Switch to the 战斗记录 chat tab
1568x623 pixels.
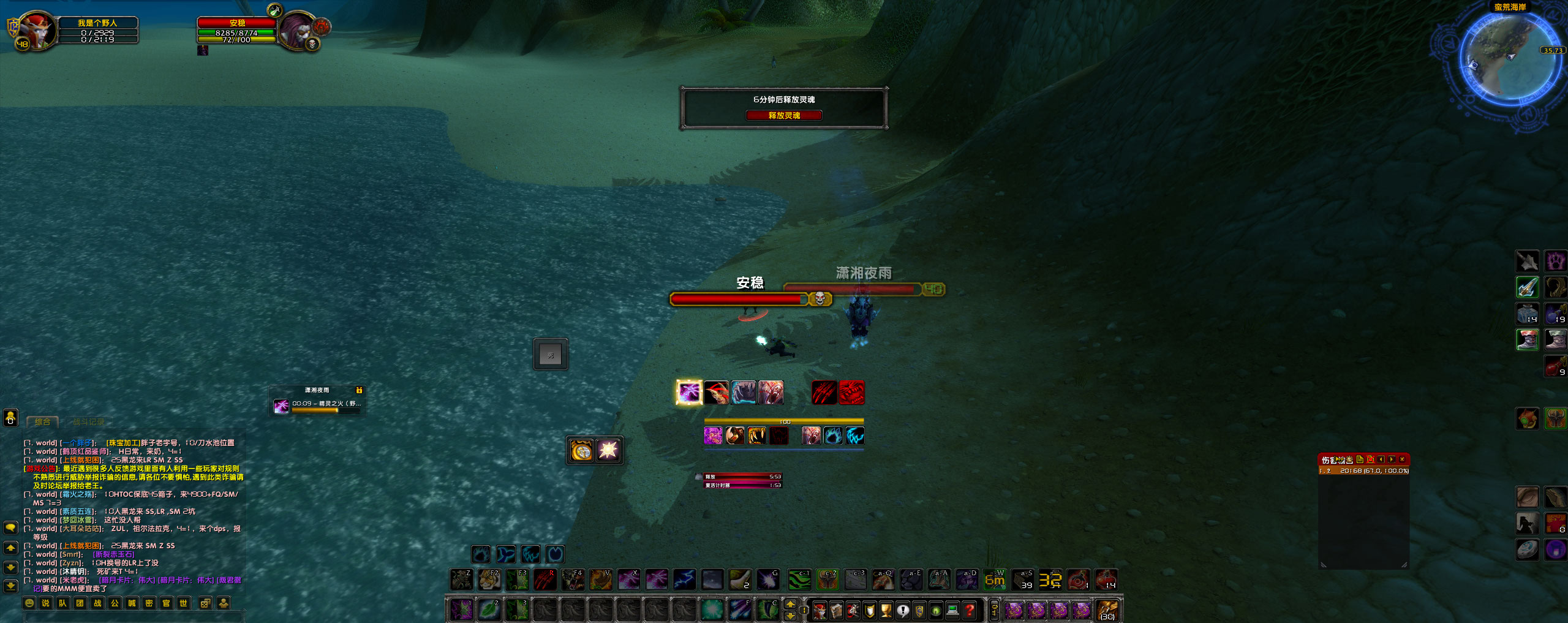(x=89, y=421)
